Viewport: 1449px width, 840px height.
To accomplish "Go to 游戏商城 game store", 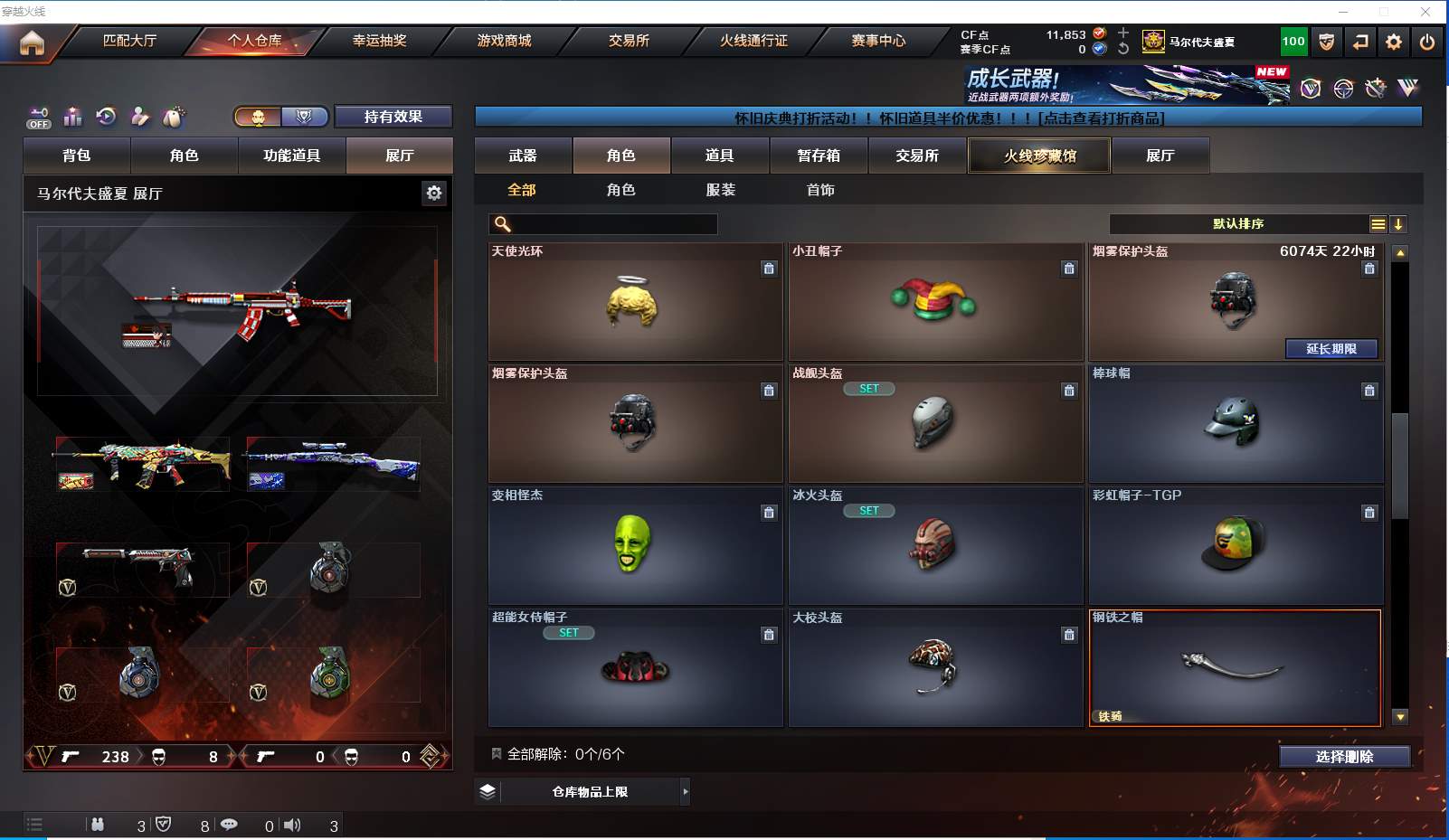I will [504, 41].
